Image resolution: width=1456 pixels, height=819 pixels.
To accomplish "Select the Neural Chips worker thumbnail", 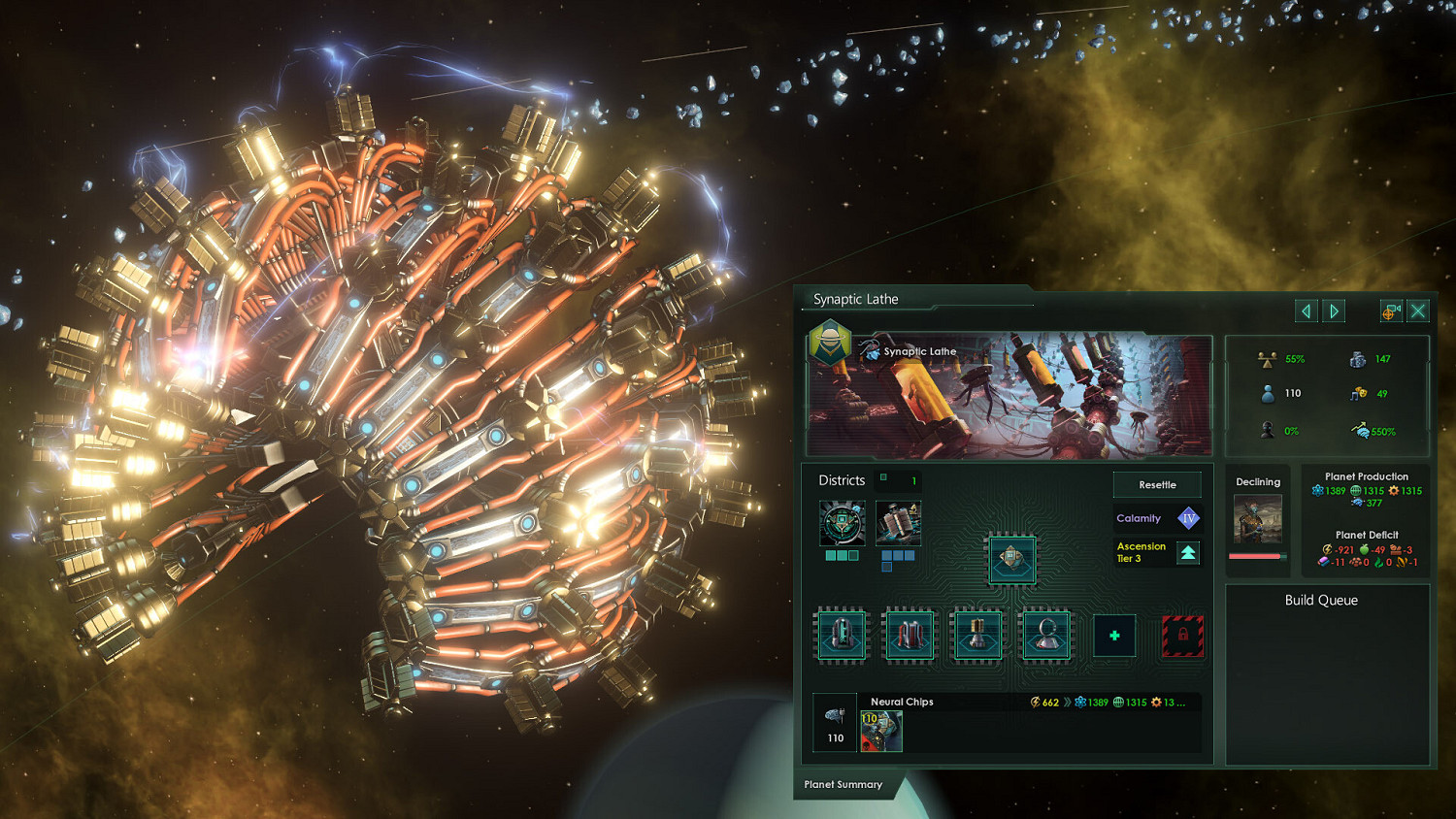I will [x=882, y=731].
